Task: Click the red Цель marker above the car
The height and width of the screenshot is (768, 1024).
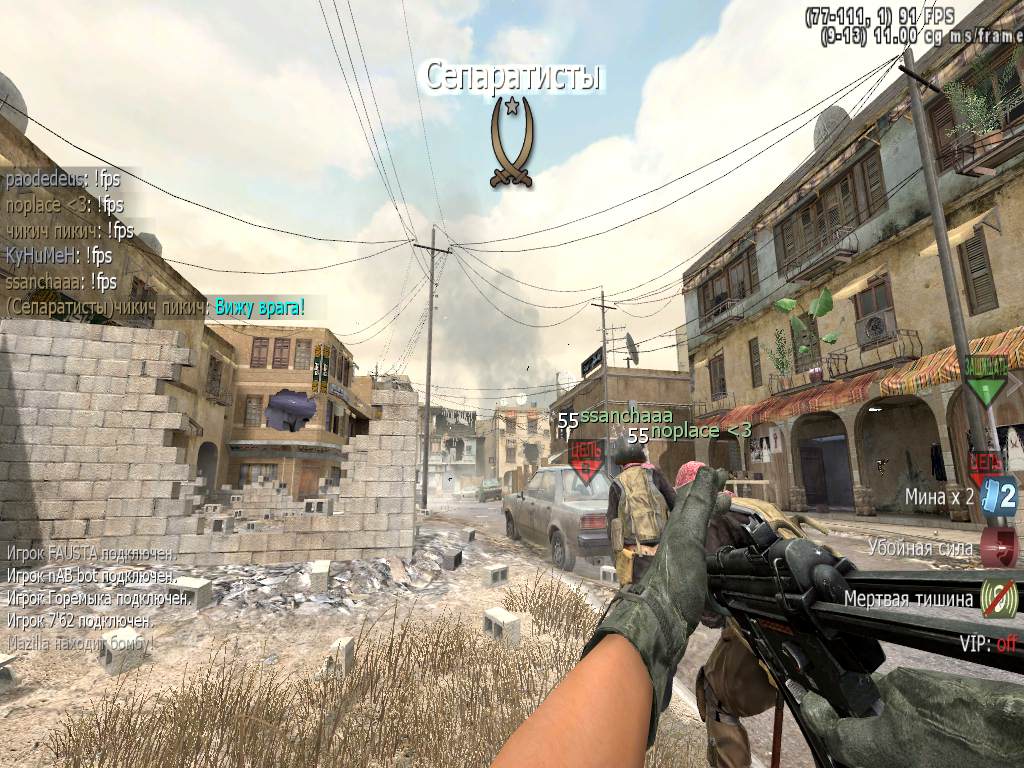Action: [x=586, y=457]
